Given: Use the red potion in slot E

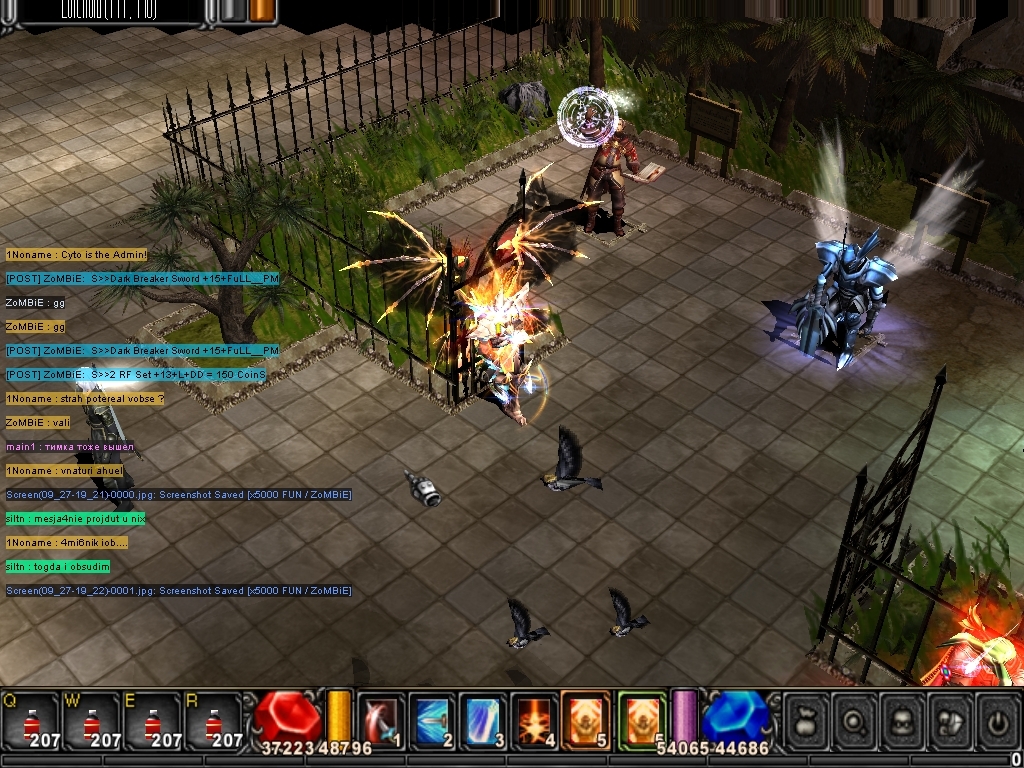Looking at the screenshot, I should click(x=151, y=720).
